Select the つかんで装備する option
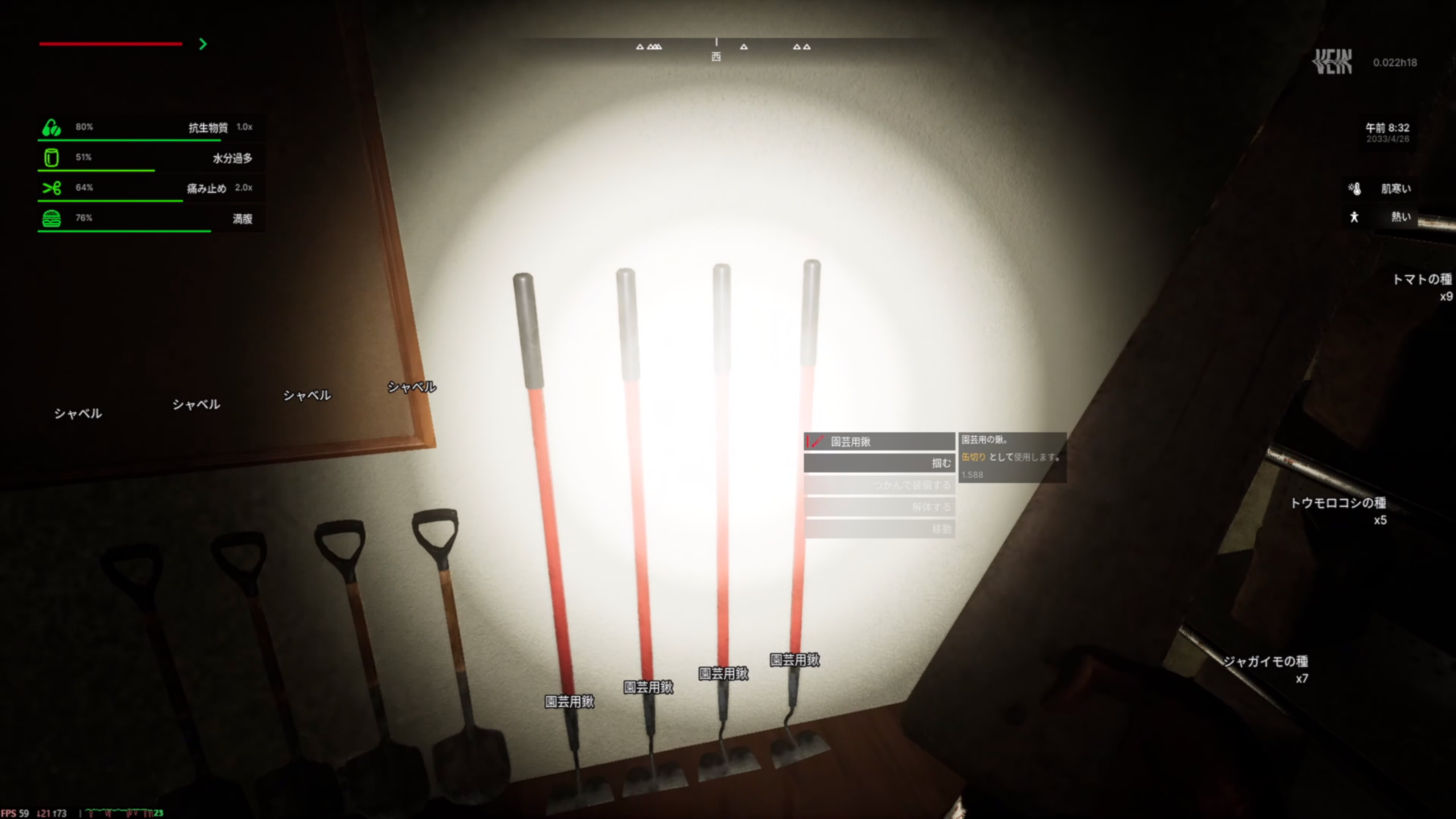Screen dimensions: 1456x819 [879, 485]
